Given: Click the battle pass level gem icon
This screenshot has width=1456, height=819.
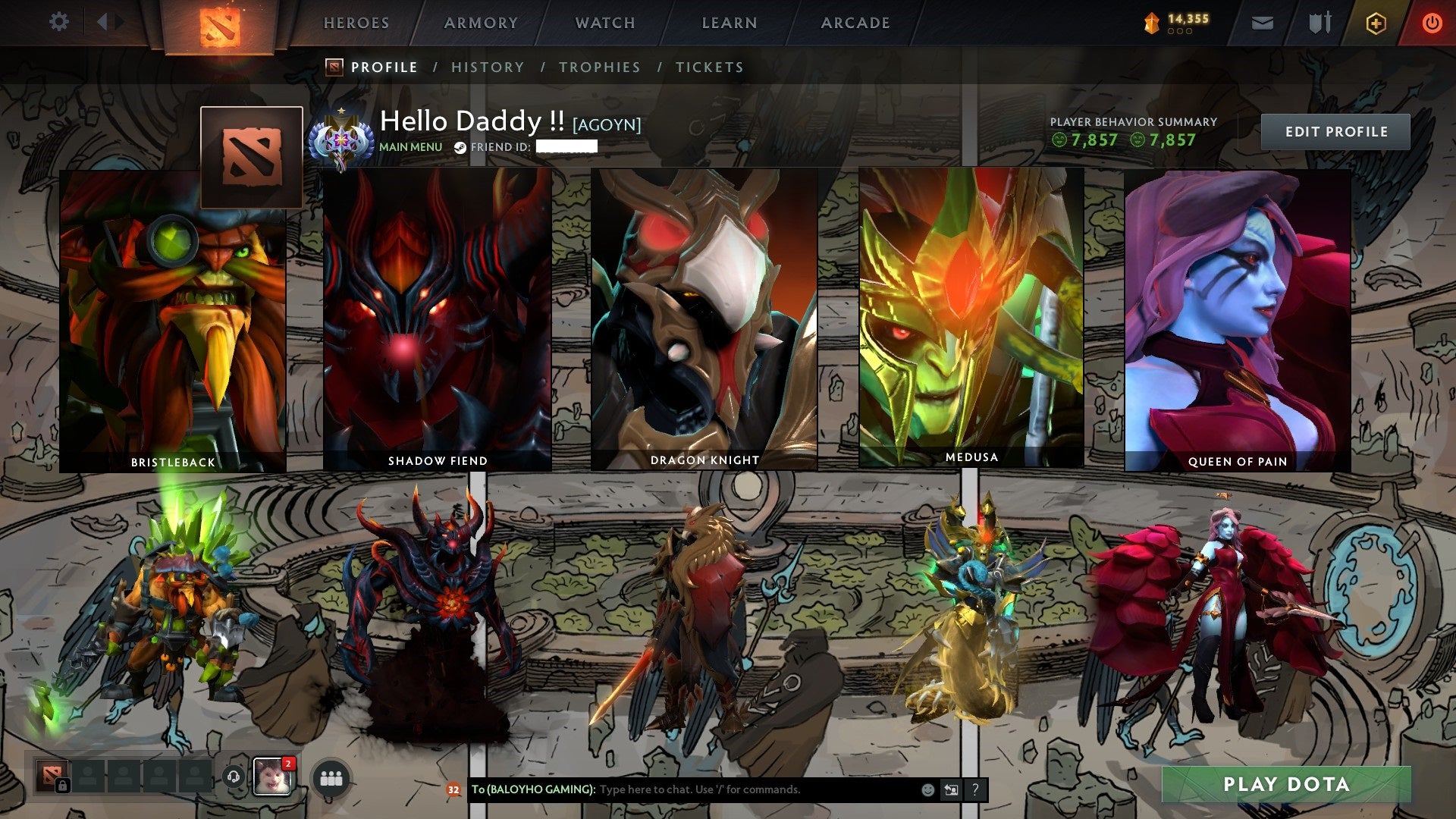Looking at the screenshot, I should [x=1151, y=20].
